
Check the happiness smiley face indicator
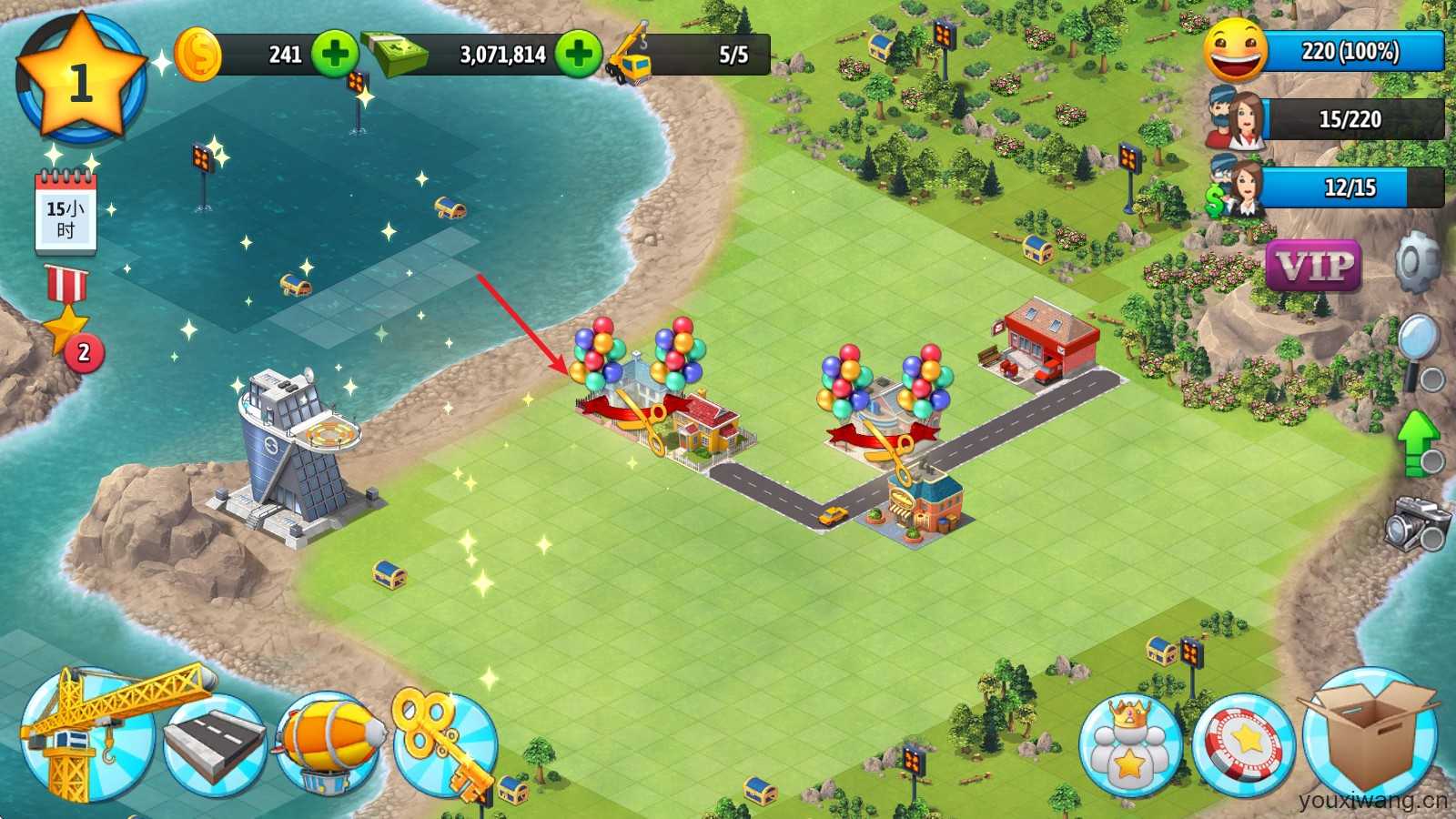coord(1236,51)
